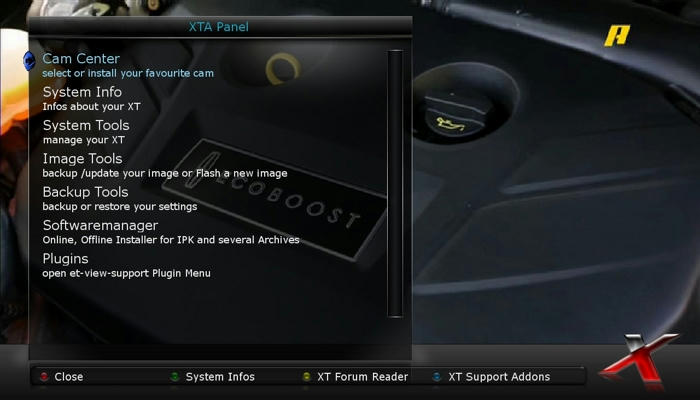700x400 pixels.
Task: Open the Cam Center entry
Action: 81,60
